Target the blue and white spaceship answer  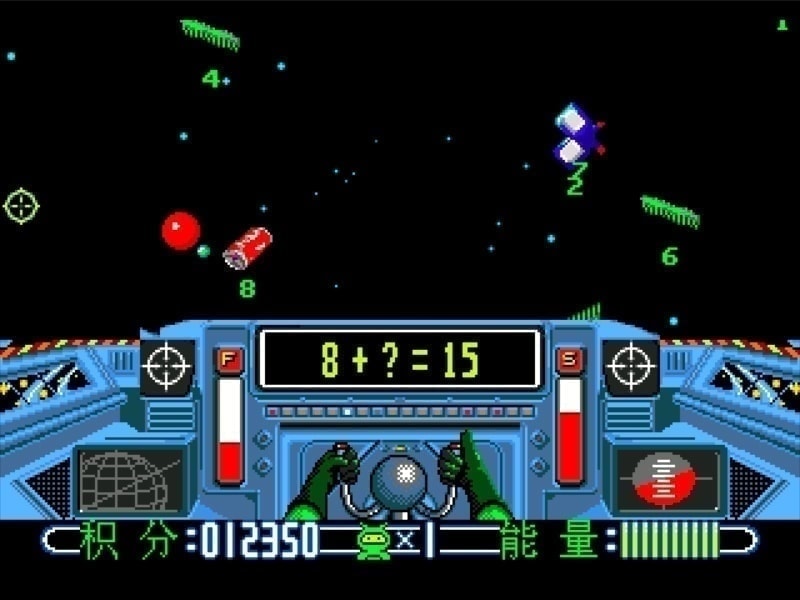pyautogui.click(x=577, y=135)
